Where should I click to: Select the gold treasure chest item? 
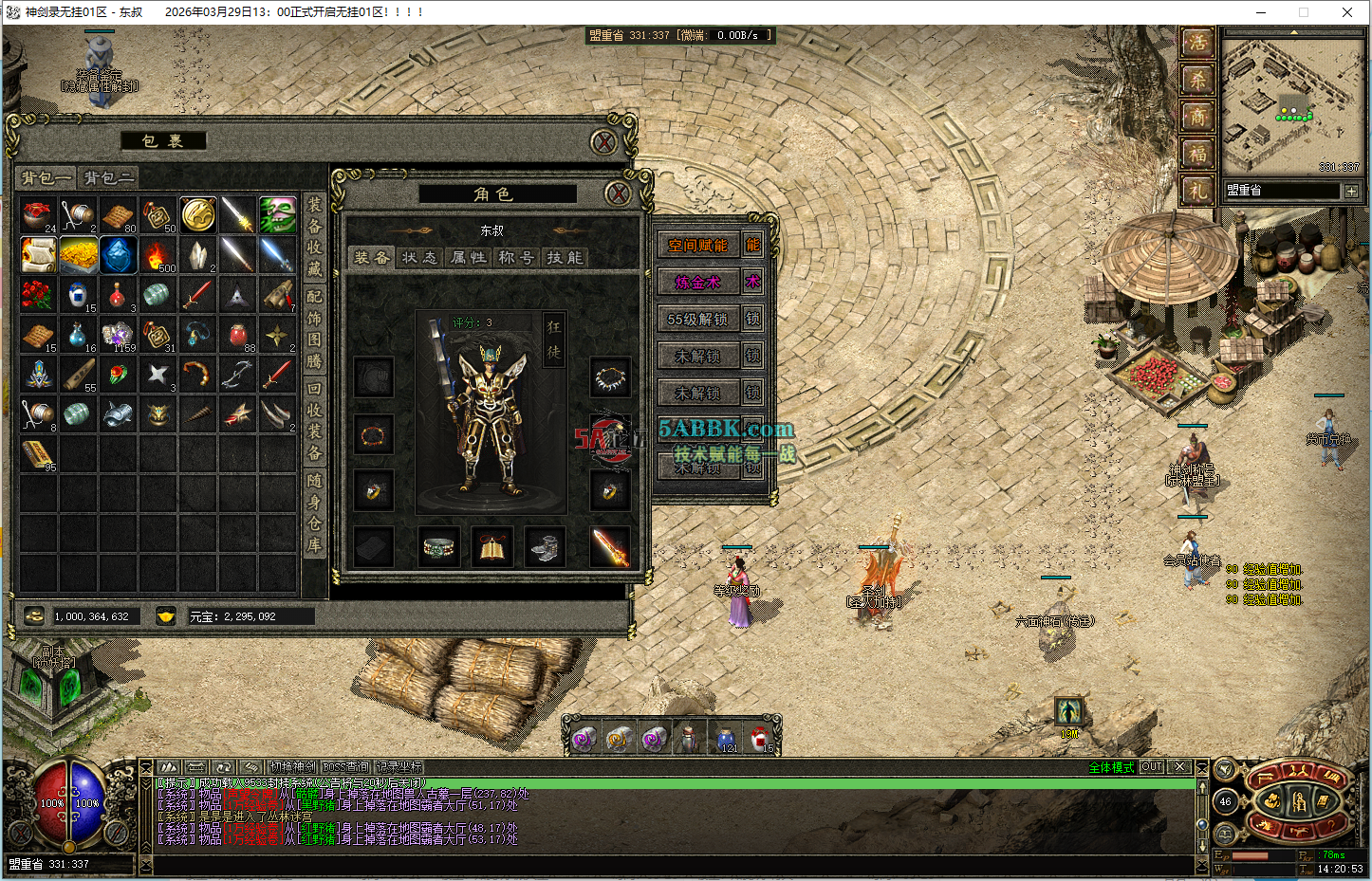coord(79,254)
